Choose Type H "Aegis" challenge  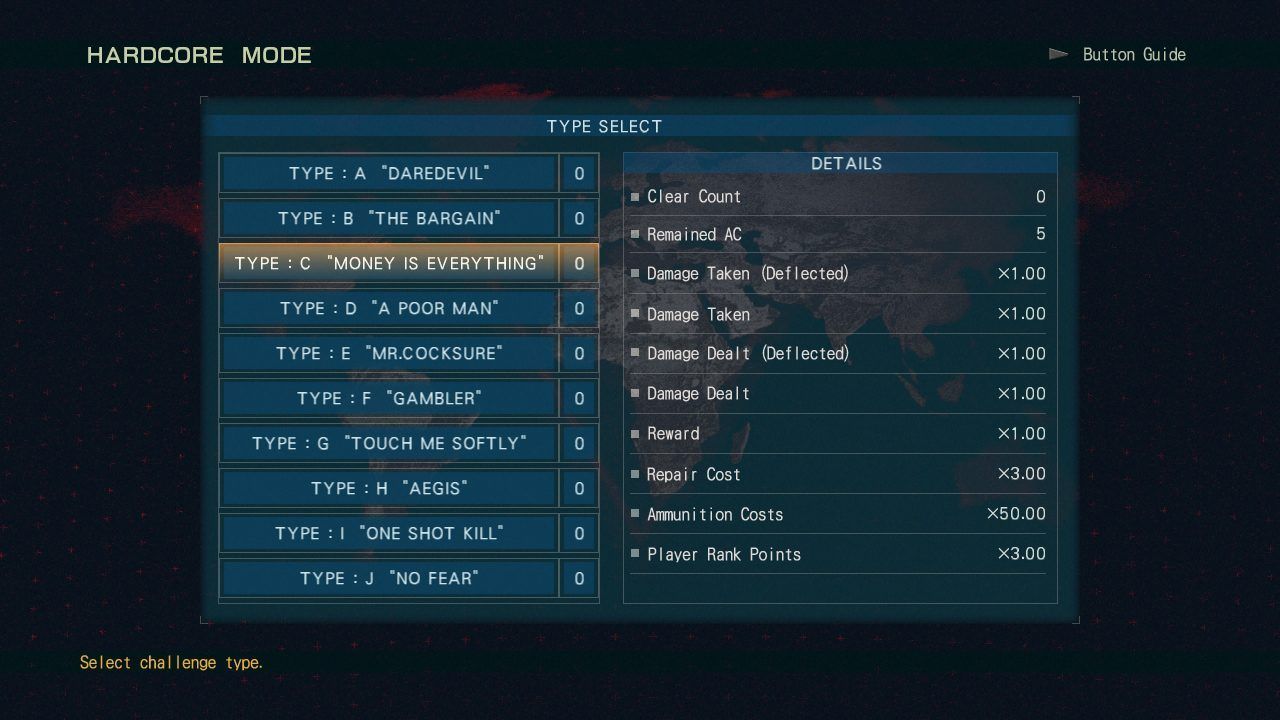[389, 488]
